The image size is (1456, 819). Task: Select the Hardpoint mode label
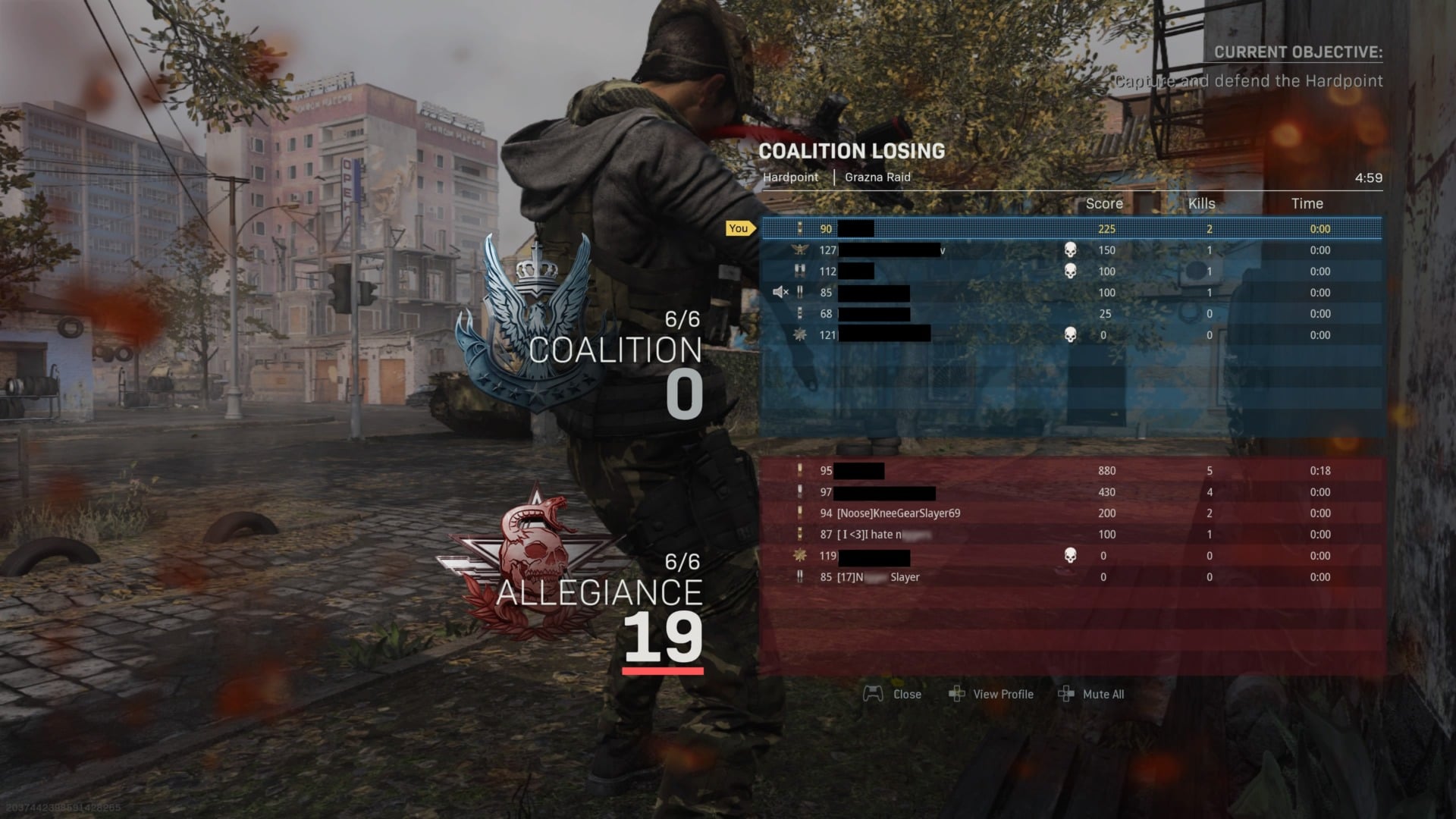click(x=791, y=177)
